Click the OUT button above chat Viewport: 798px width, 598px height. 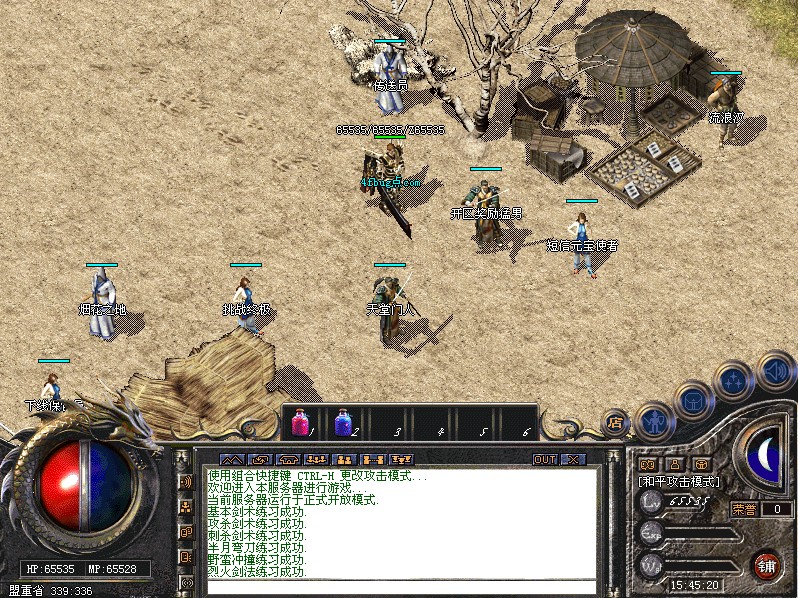pyautogui.click(x=545, y=459)
